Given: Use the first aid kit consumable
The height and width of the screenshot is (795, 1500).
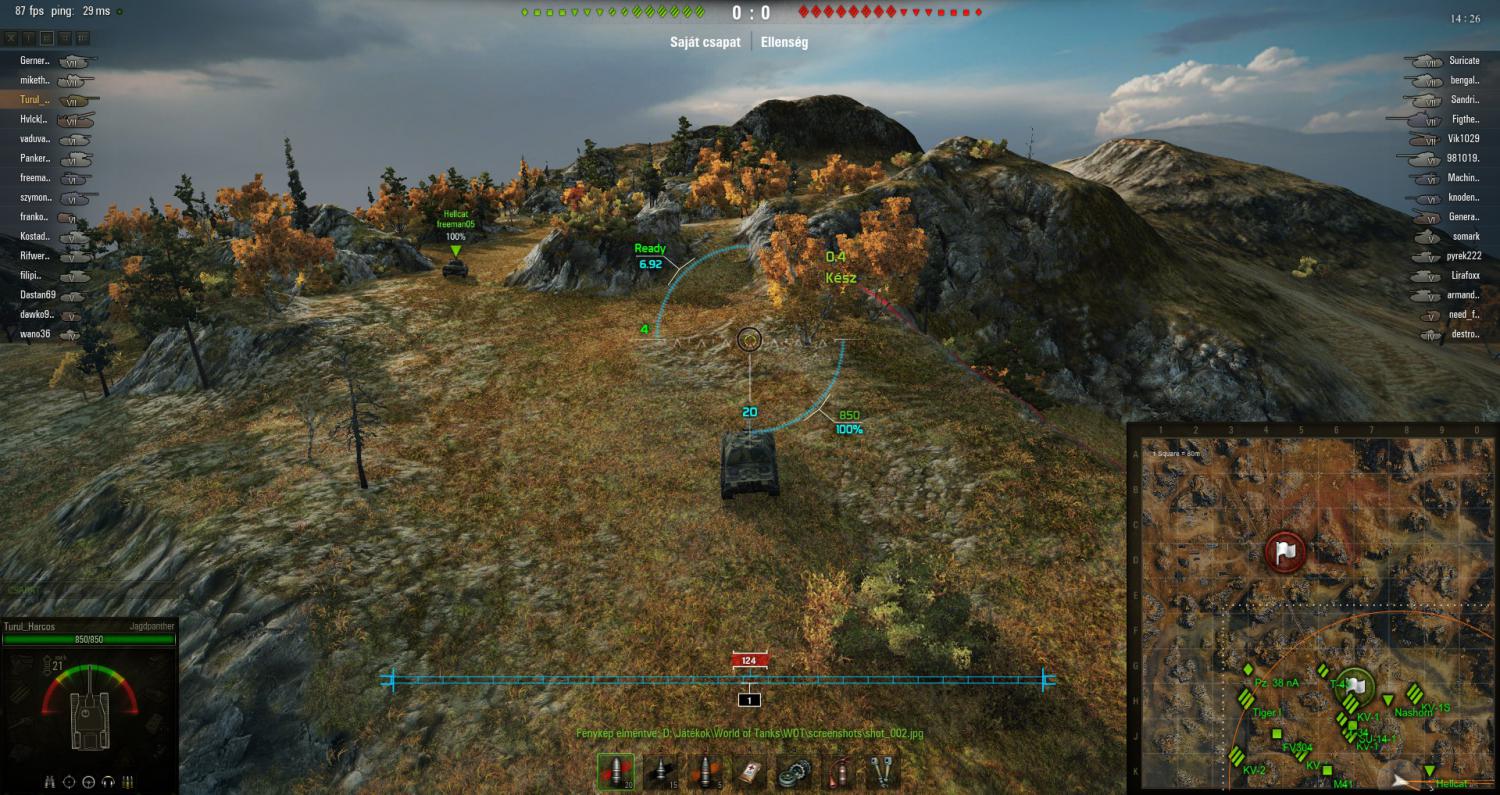Looking at the screenshot, I should point(750,771).
